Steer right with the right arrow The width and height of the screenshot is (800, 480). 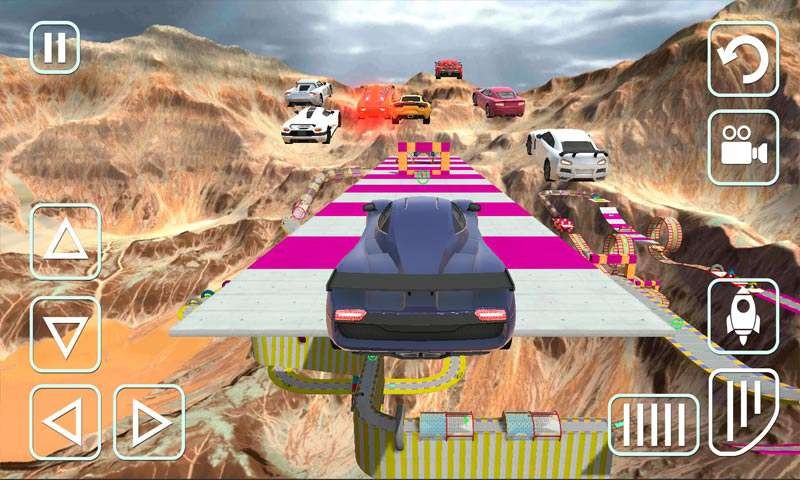click(x=149, y=422)
